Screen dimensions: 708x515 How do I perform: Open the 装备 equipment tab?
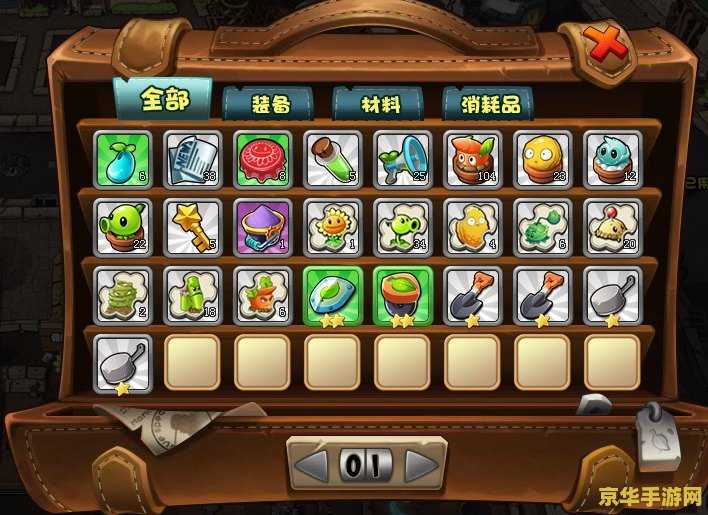[x=268, y=103]
